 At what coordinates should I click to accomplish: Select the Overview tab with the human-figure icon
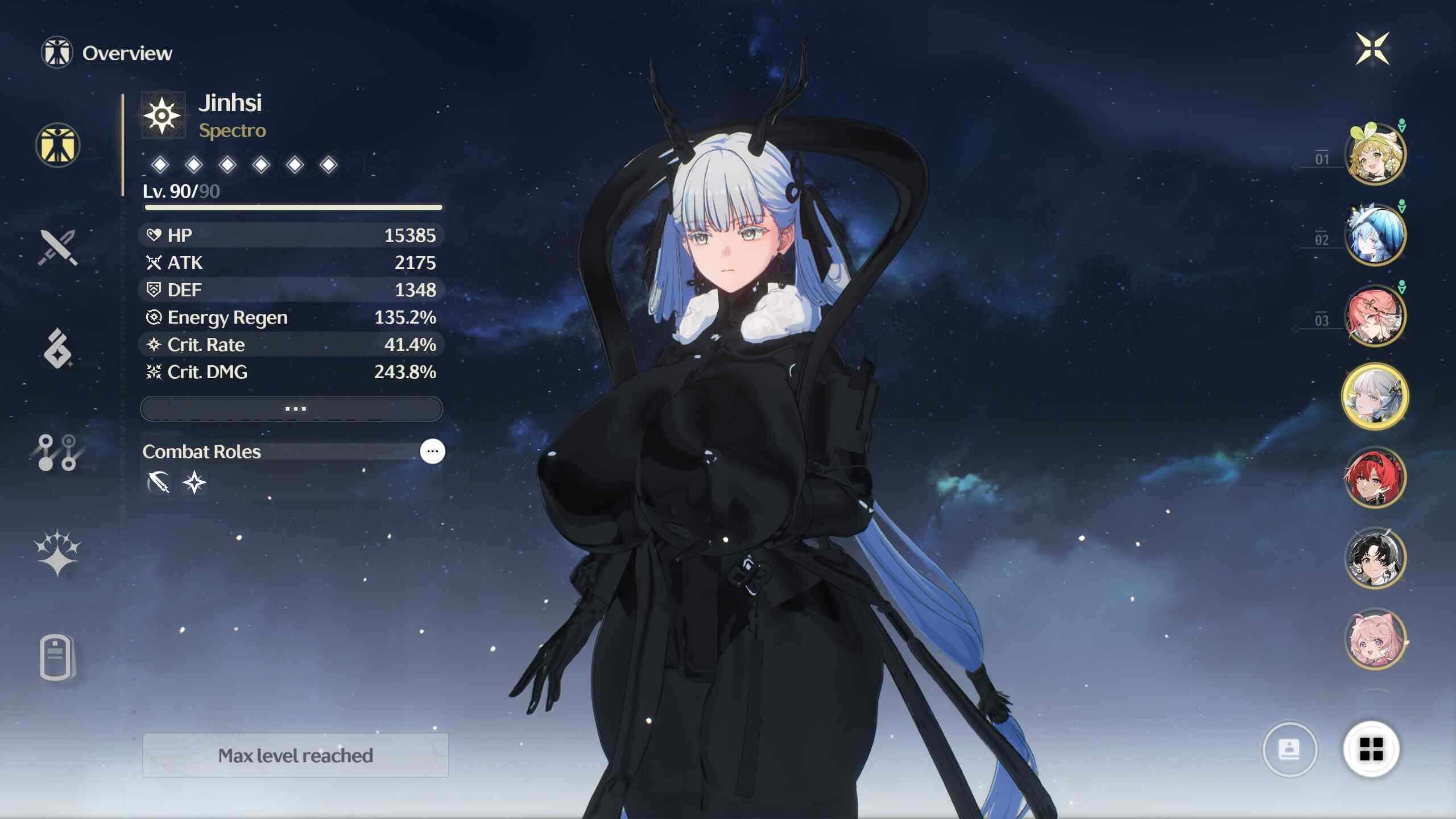point(57,146)
